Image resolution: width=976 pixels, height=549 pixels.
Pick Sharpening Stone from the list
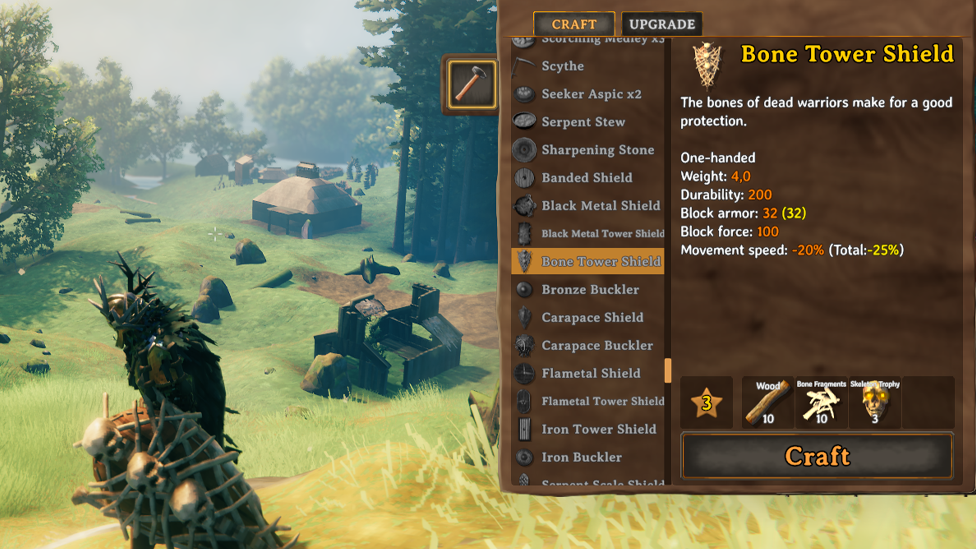pos(597,150)
